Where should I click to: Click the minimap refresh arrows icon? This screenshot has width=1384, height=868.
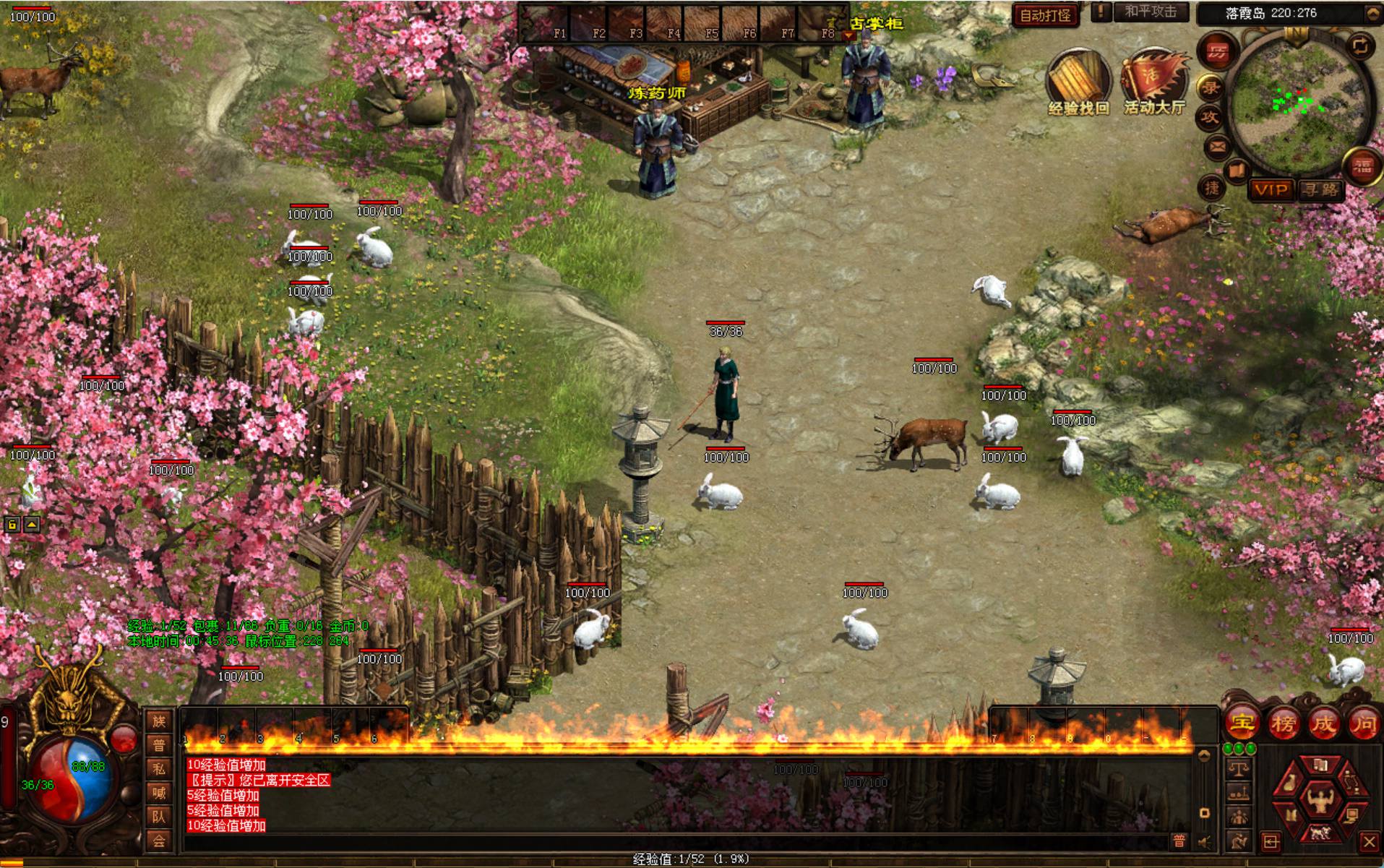tap(1361, 46)
